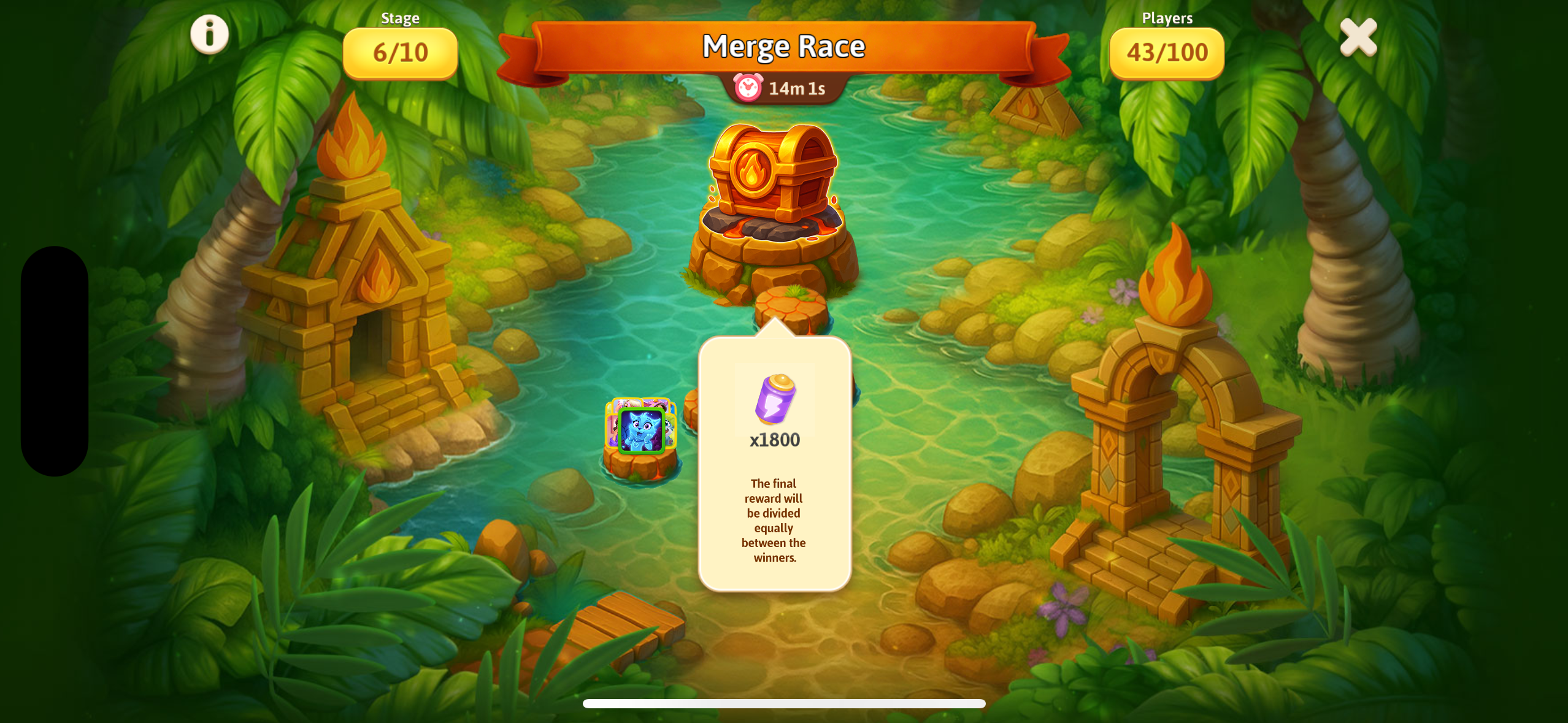Select the blue cat player avatar
The width and height of the screenshot is (1568, 723).
click(641, 430)
